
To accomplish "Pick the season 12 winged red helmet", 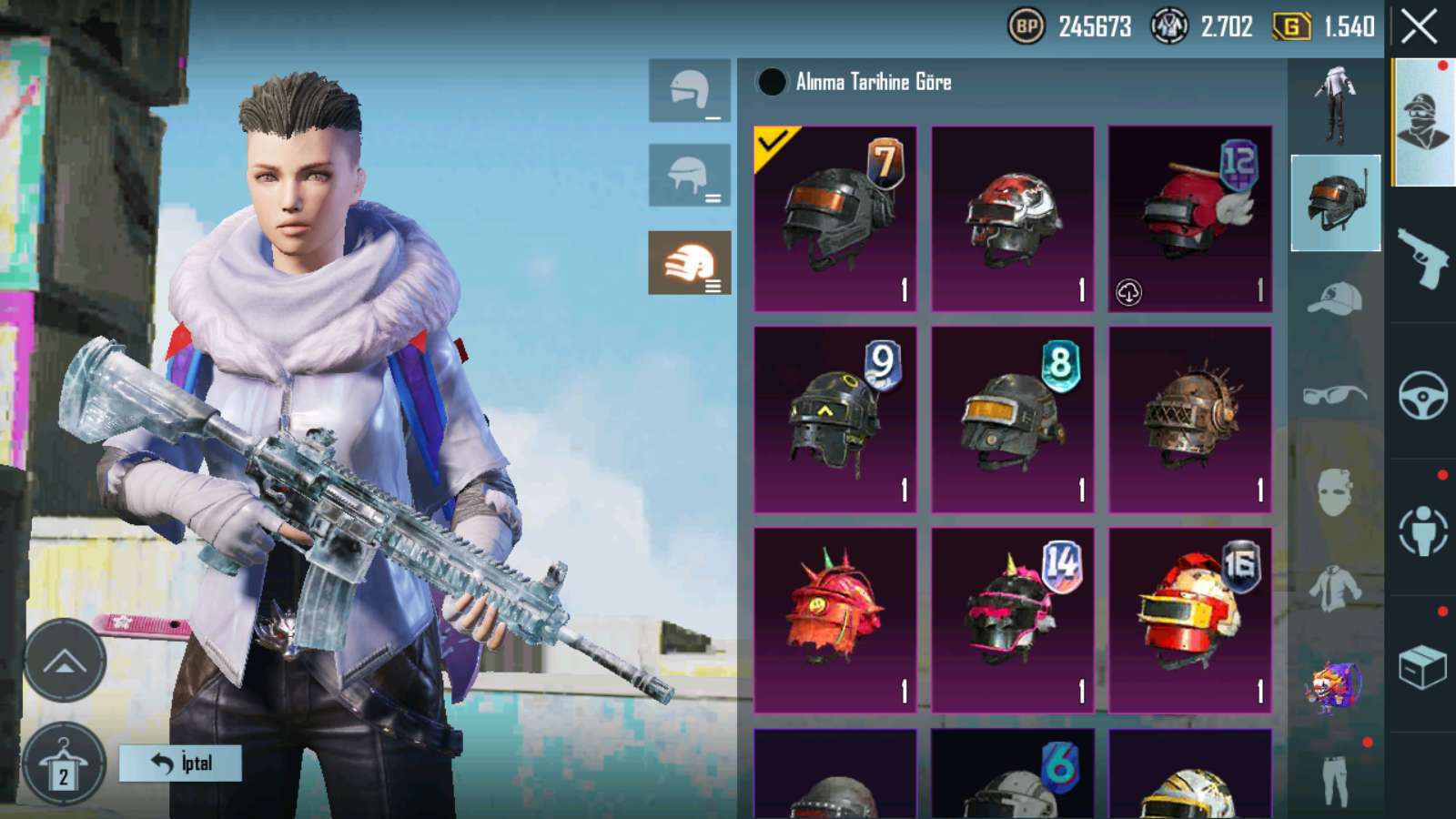I will (1189, 219).
